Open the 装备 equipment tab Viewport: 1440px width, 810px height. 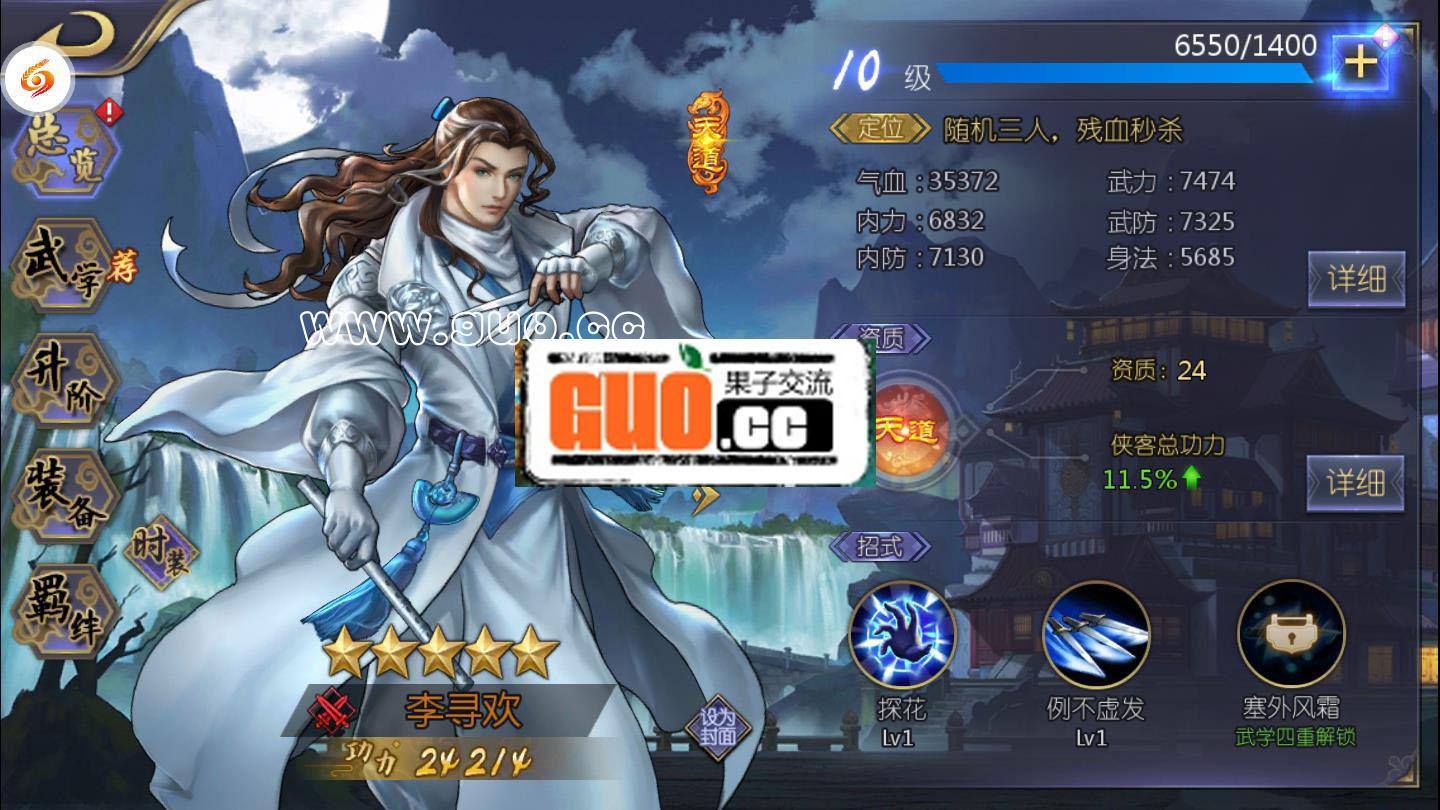pyautogui.click(x=62, y=495)
